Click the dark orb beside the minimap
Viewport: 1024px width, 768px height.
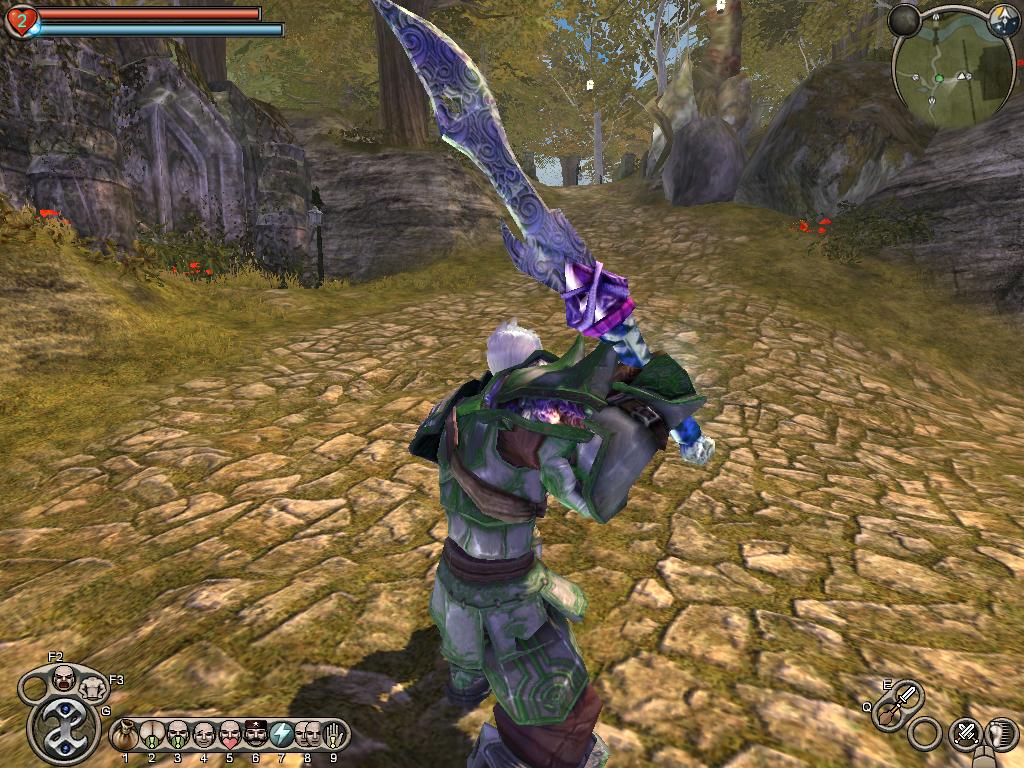tap(905, 18)
